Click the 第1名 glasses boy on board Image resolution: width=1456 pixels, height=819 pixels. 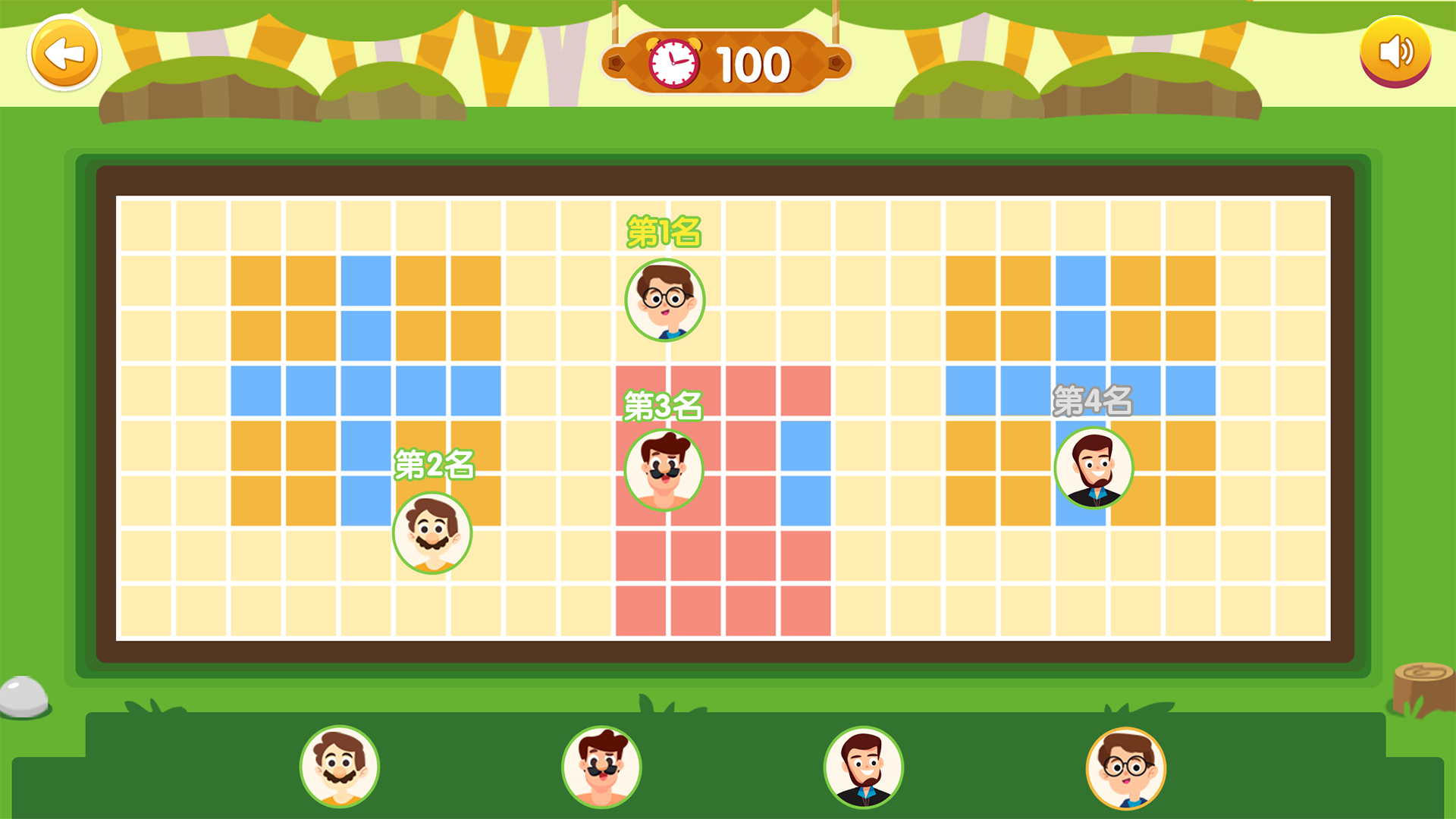point(664,300)
